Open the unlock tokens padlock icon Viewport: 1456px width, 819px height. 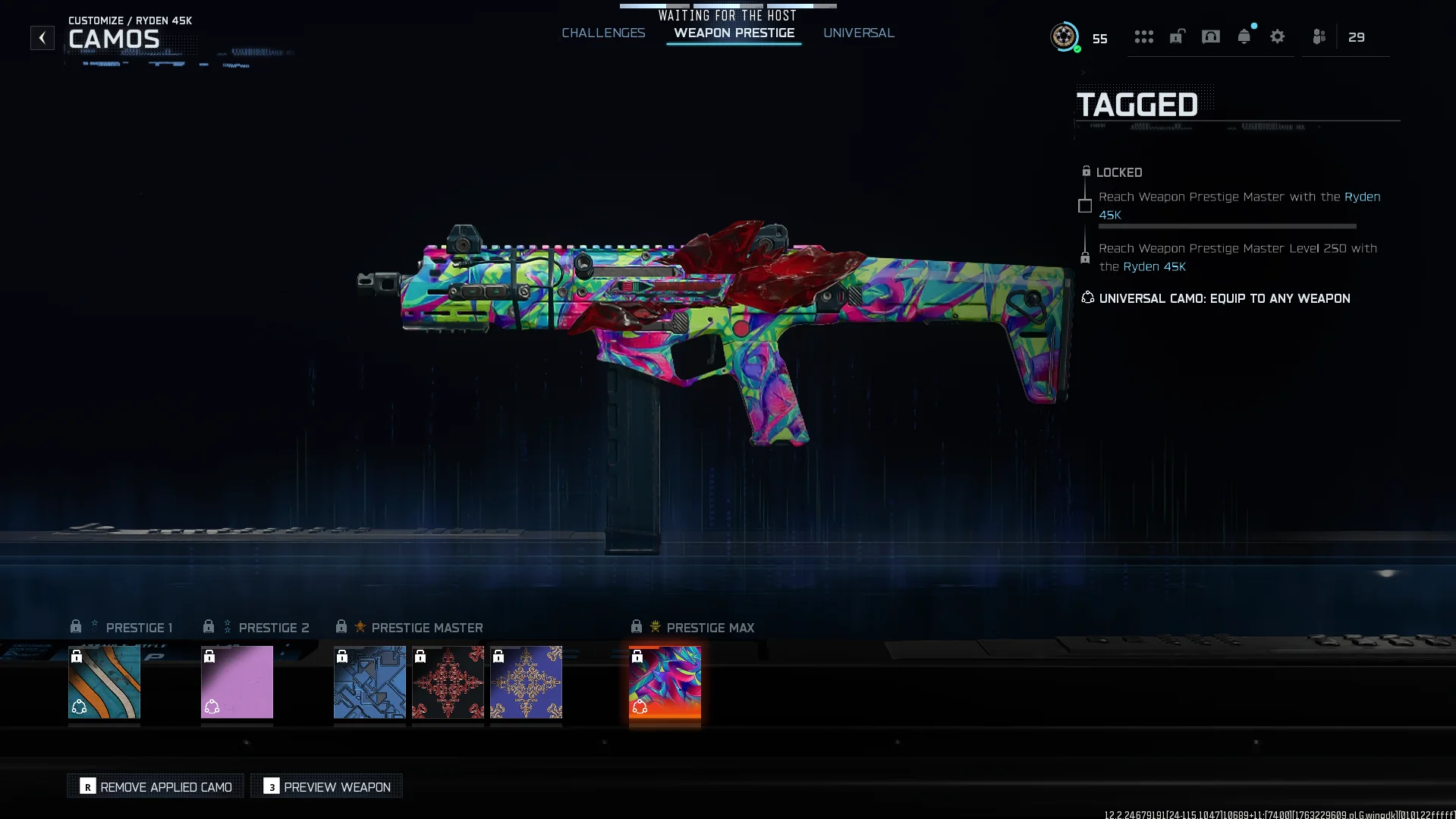(1177, 36)
